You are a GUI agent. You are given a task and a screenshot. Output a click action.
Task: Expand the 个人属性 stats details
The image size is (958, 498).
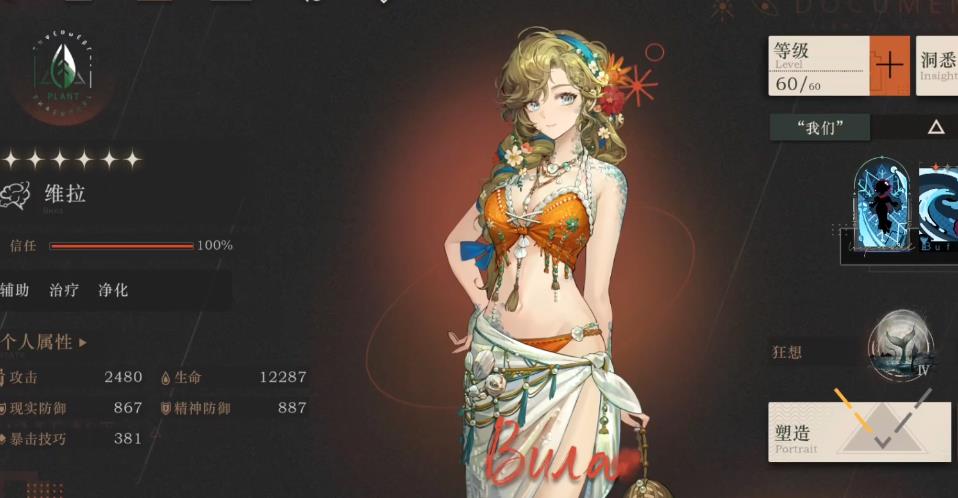pyautogui.click(x=45, y=342)
